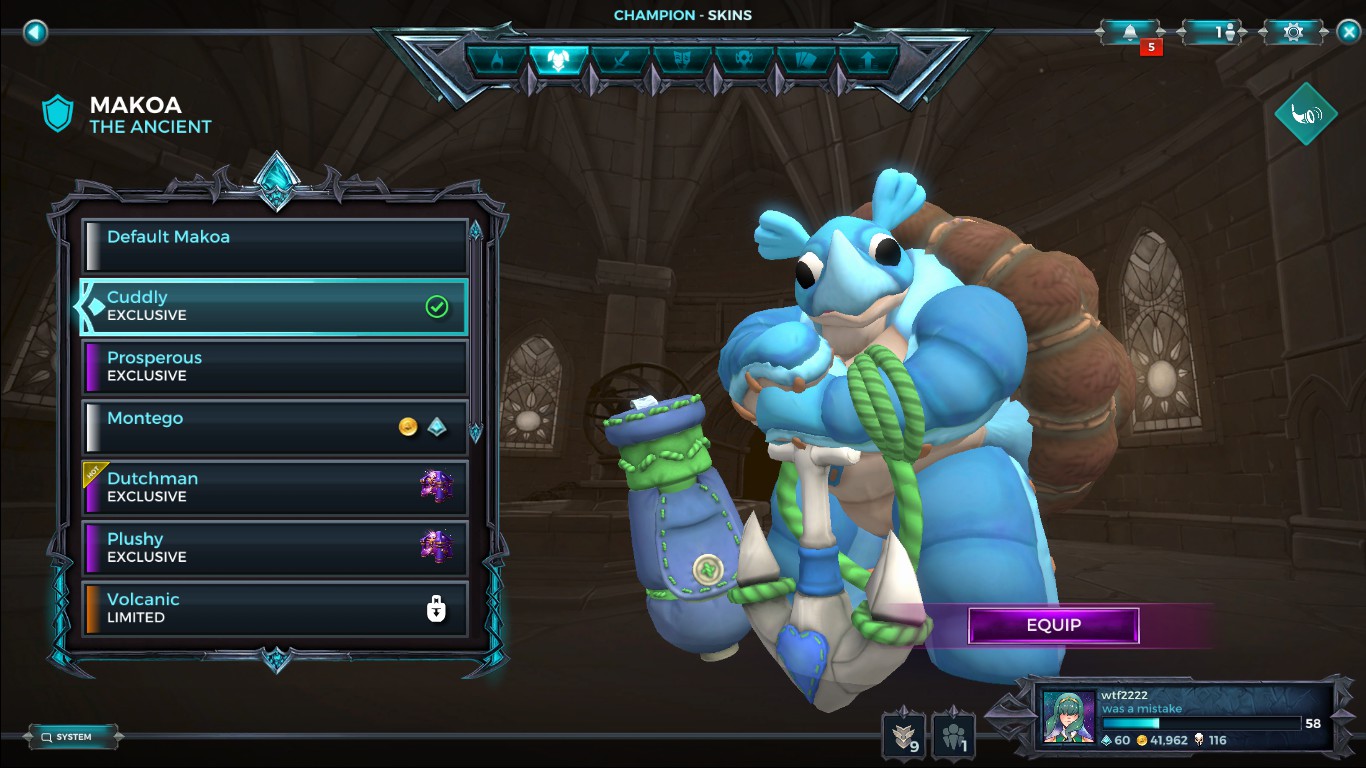Open the System chat box
The width and height of the screenshot is (1366, 768).
[73, 737]
